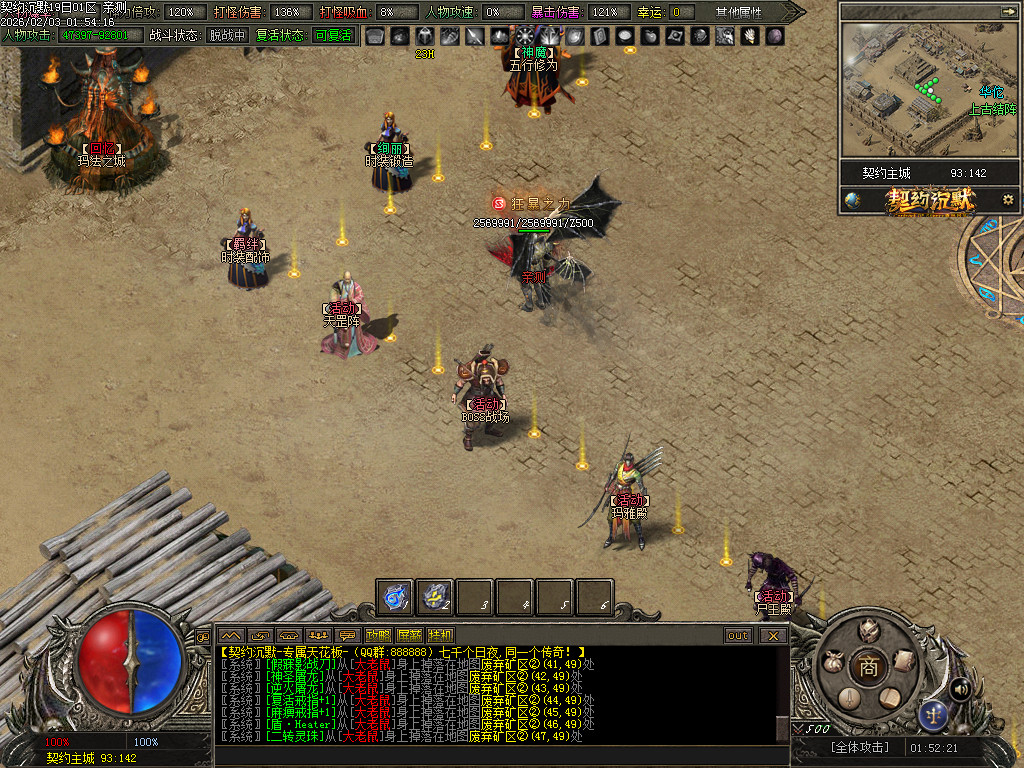Toggle the sound speaker icon
The image size is (1024, 768).
click(960, 688)
